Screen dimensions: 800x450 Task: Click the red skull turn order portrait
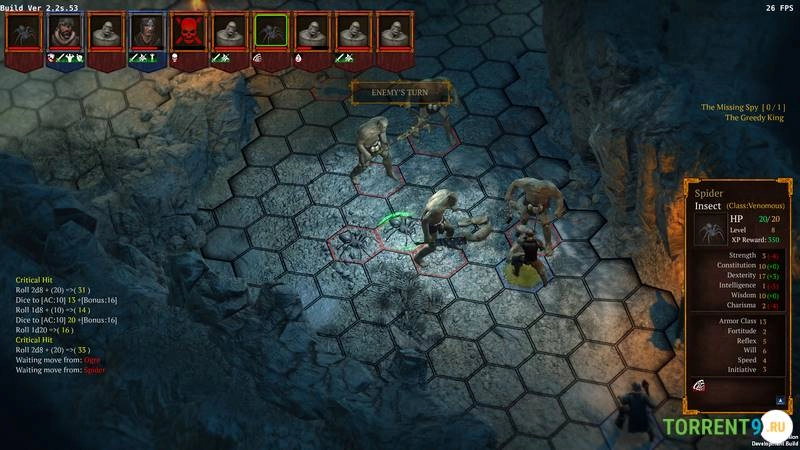(x=188, y=31)
